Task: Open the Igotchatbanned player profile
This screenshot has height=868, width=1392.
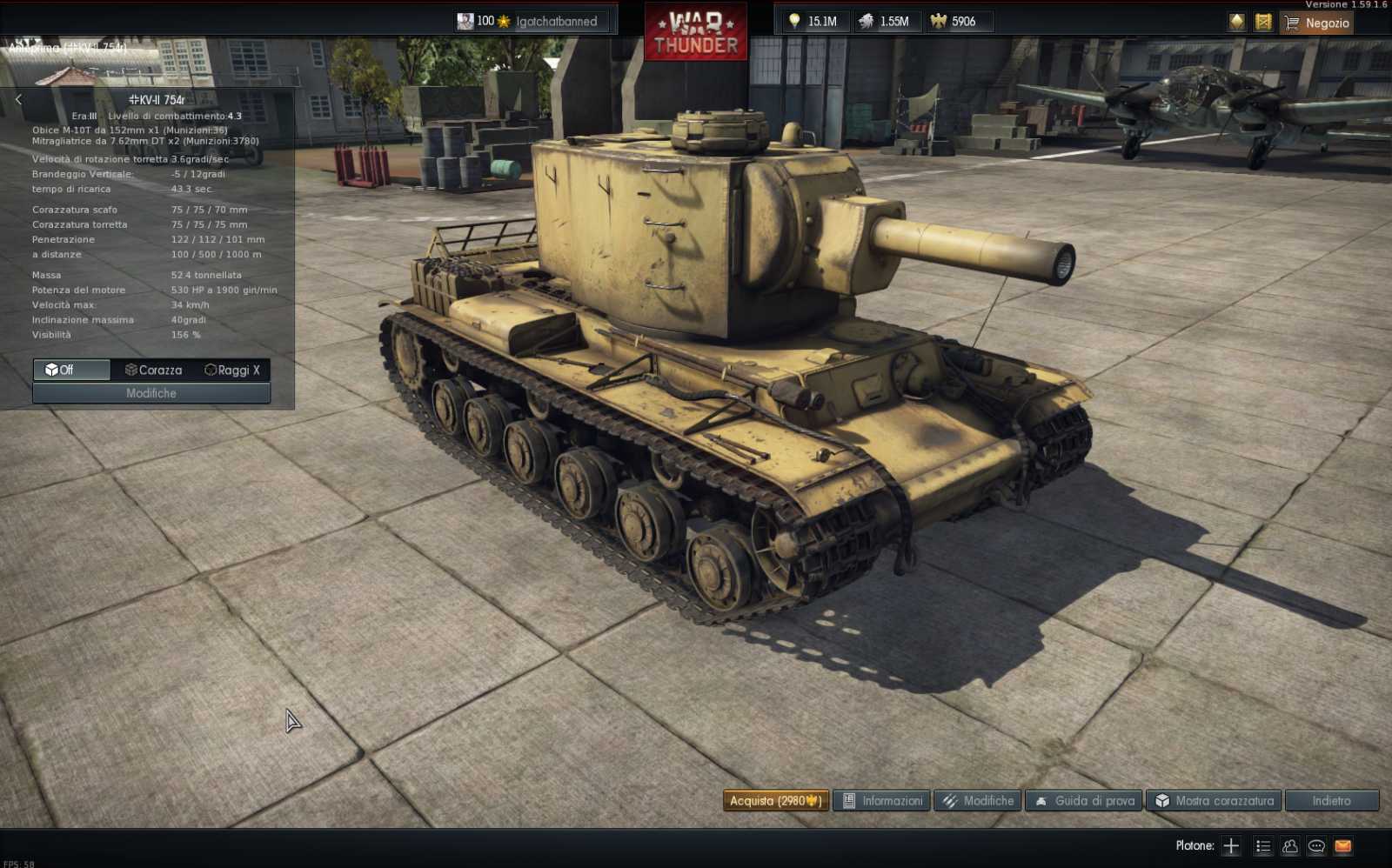Action: click(x=529, y=21)
